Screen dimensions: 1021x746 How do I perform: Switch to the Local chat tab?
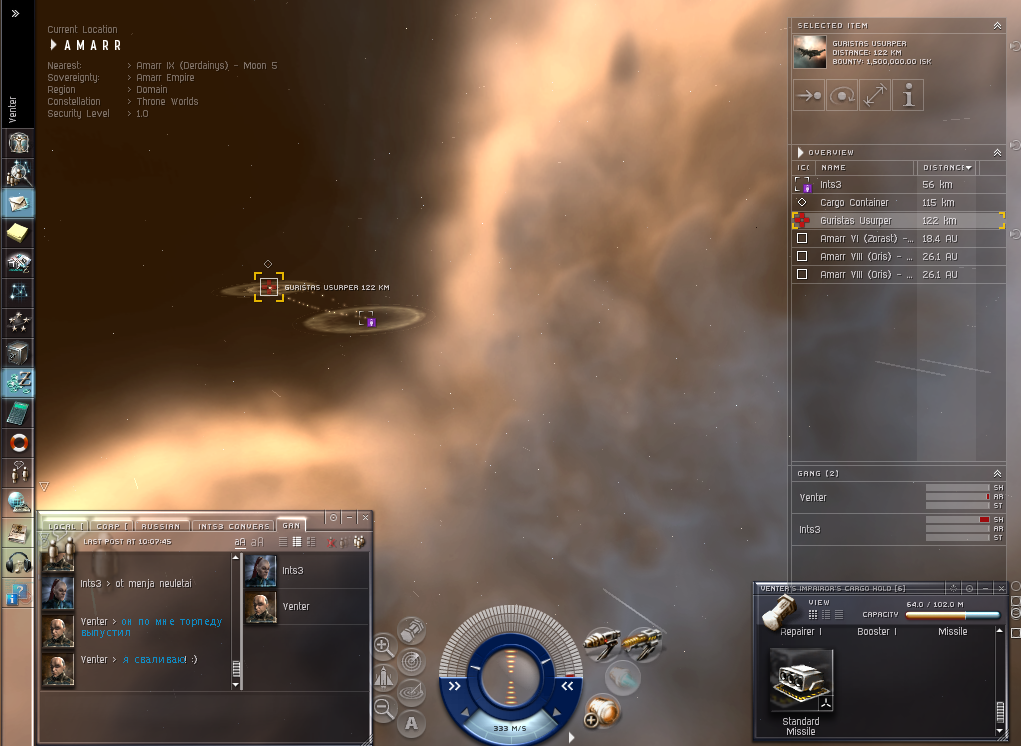(x=63, y=526)
